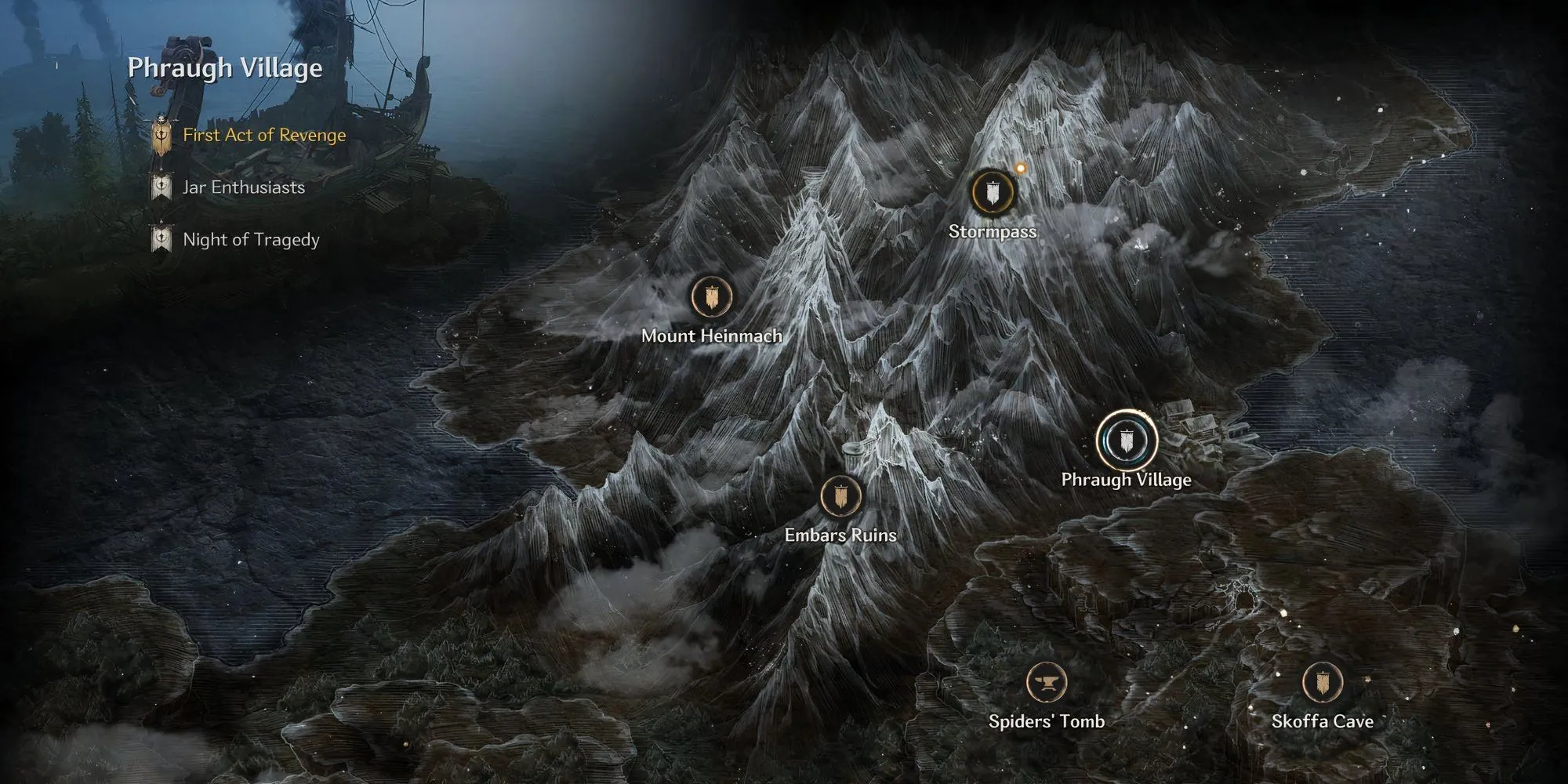Open the Spiders' Tomb anvil marker

coord(1046,682)
